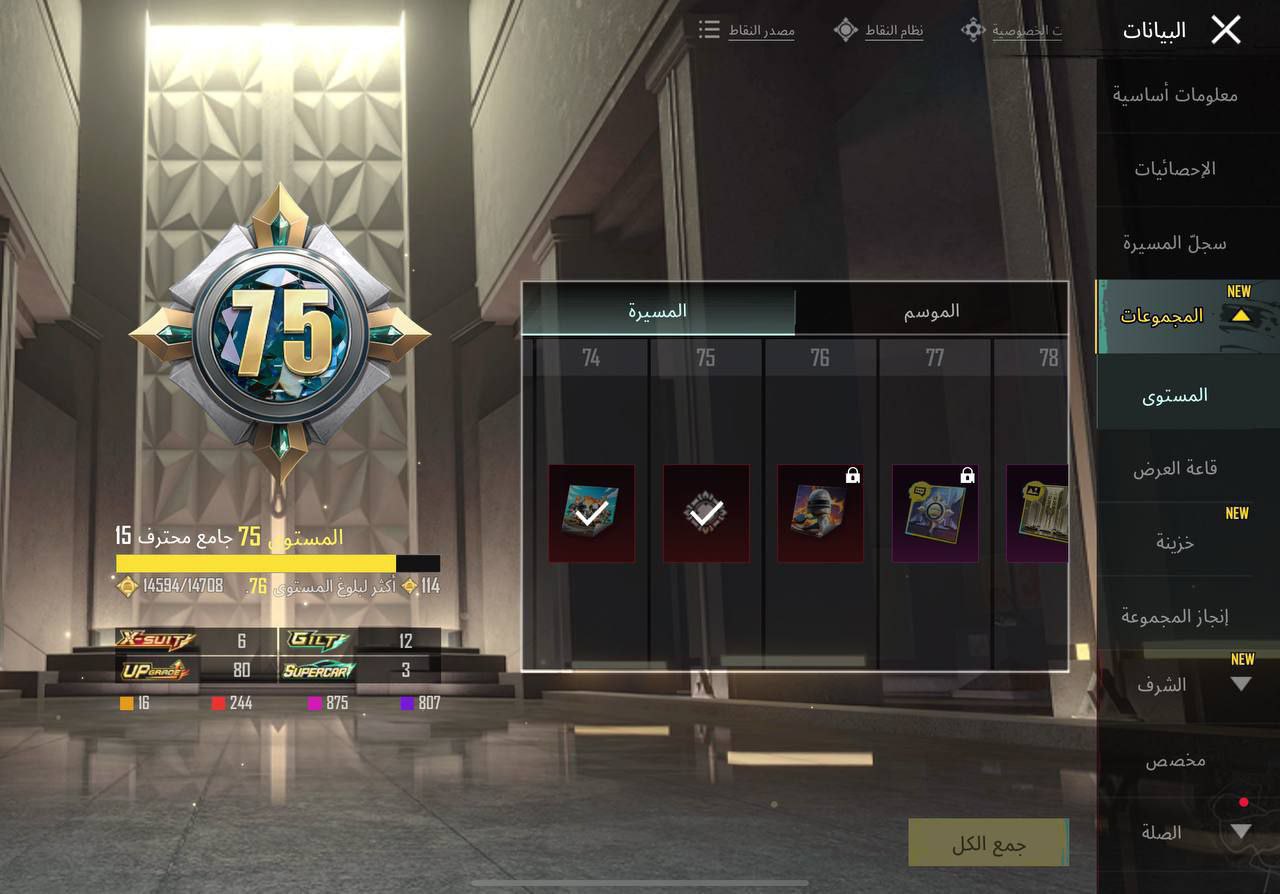Viewport: 1280px width, 894px height.
Task: Select the locked level 76 helmet reward
Action: click(x=820, y=513)
